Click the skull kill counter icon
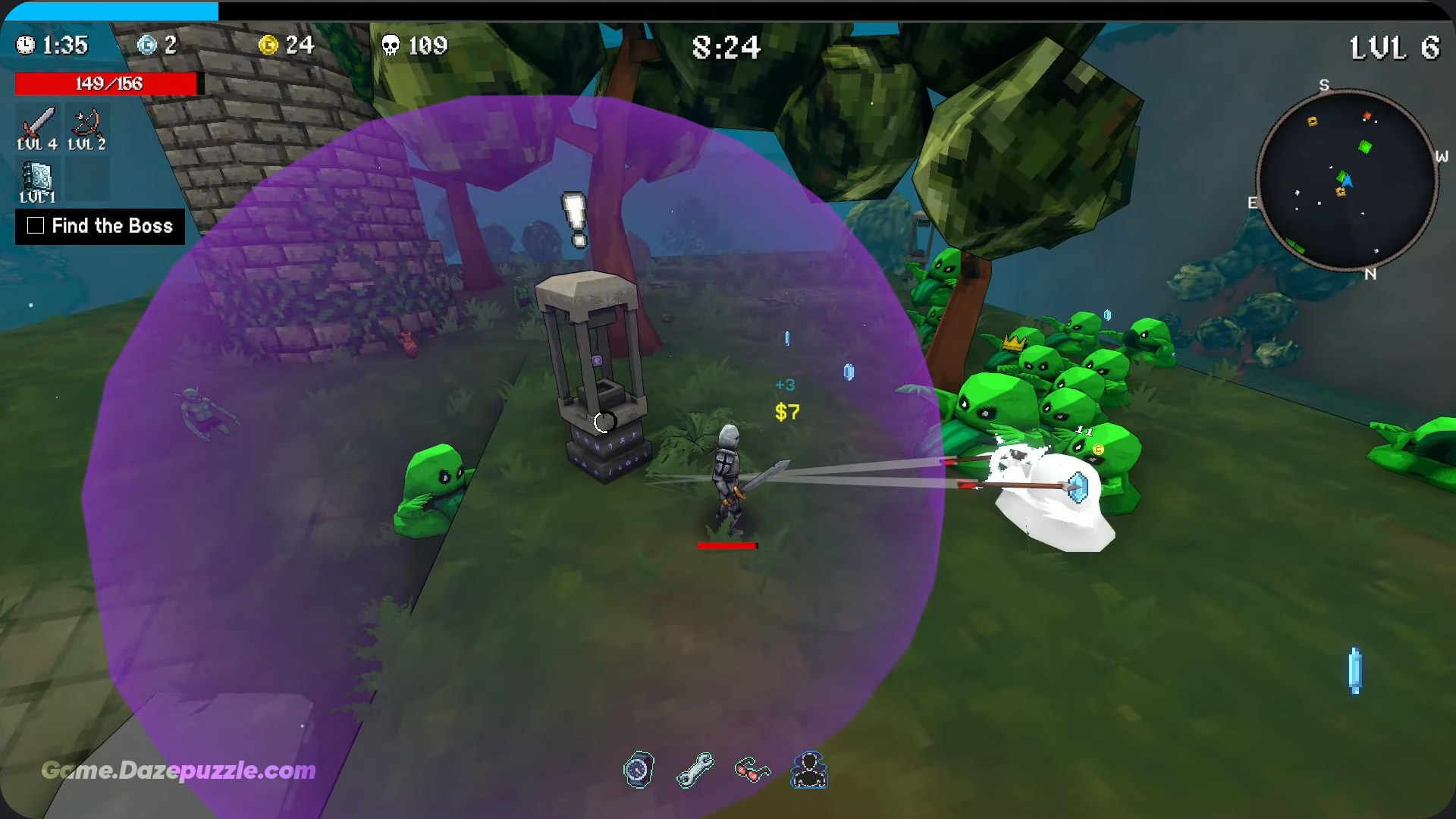This screenshot has width=1456, height=819. [391, 45]
